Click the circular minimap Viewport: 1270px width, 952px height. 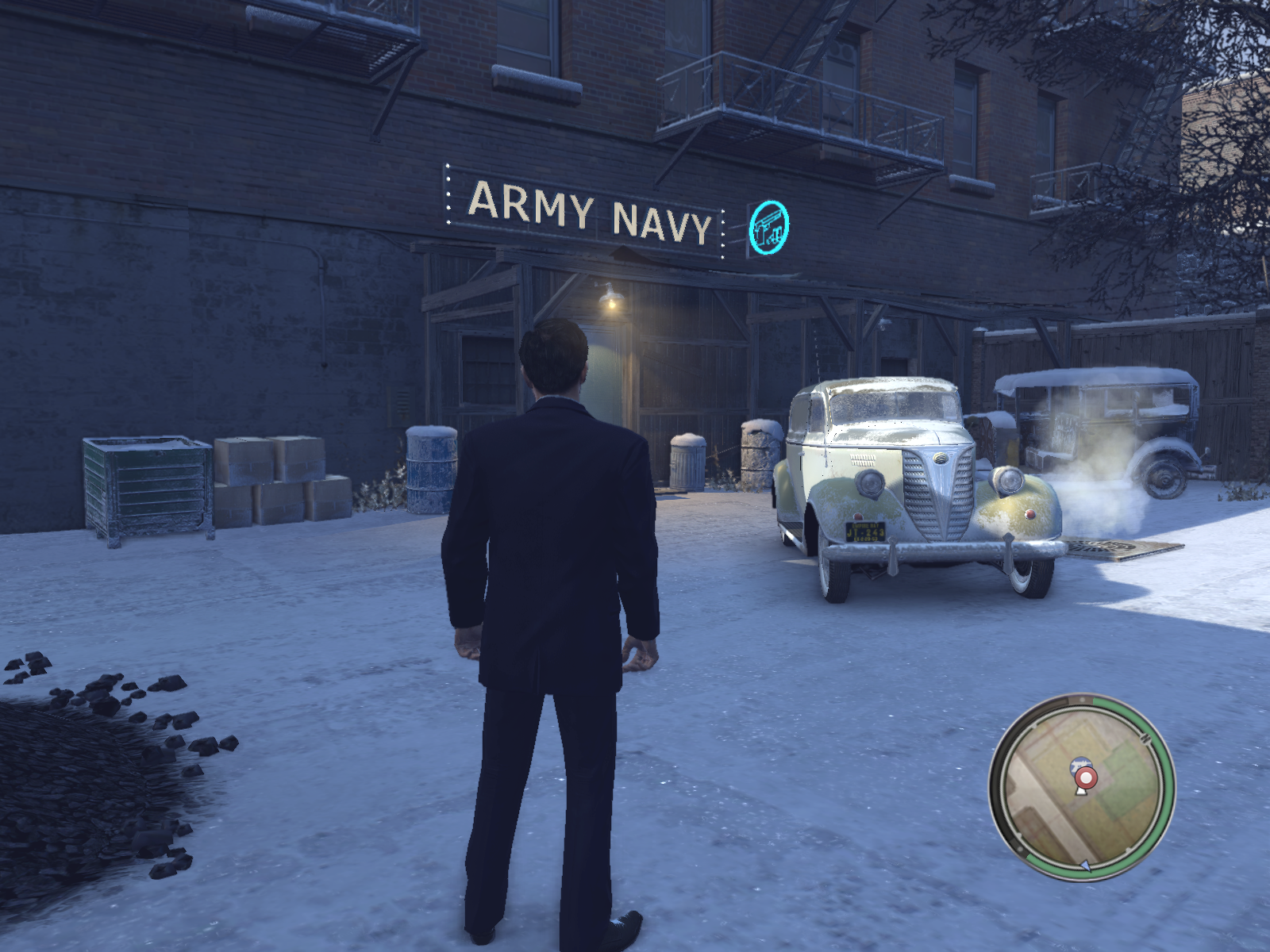[x=1082, y=785]
